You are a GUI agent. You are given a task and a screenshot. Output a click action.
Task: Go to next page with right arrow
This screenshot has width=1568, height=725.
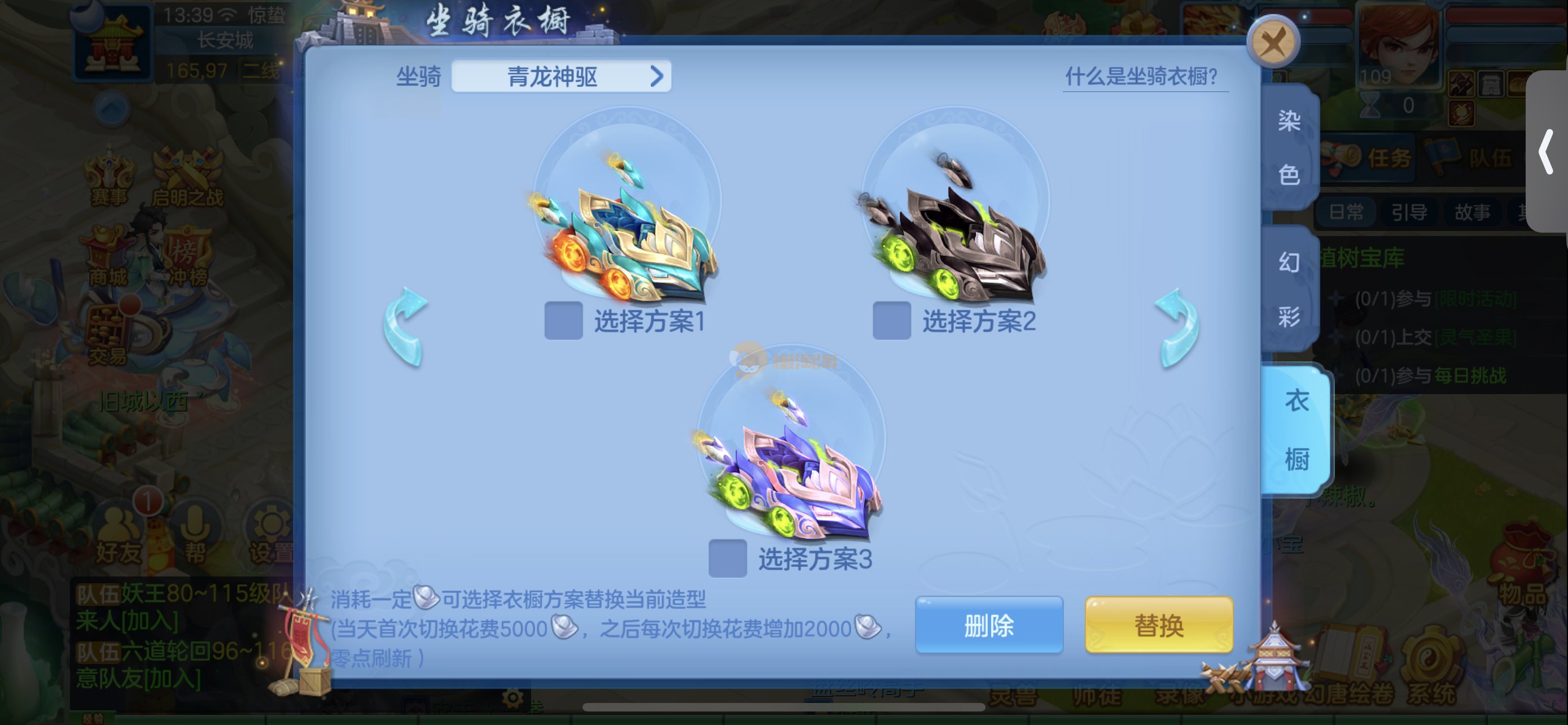tap(1177, 327)
